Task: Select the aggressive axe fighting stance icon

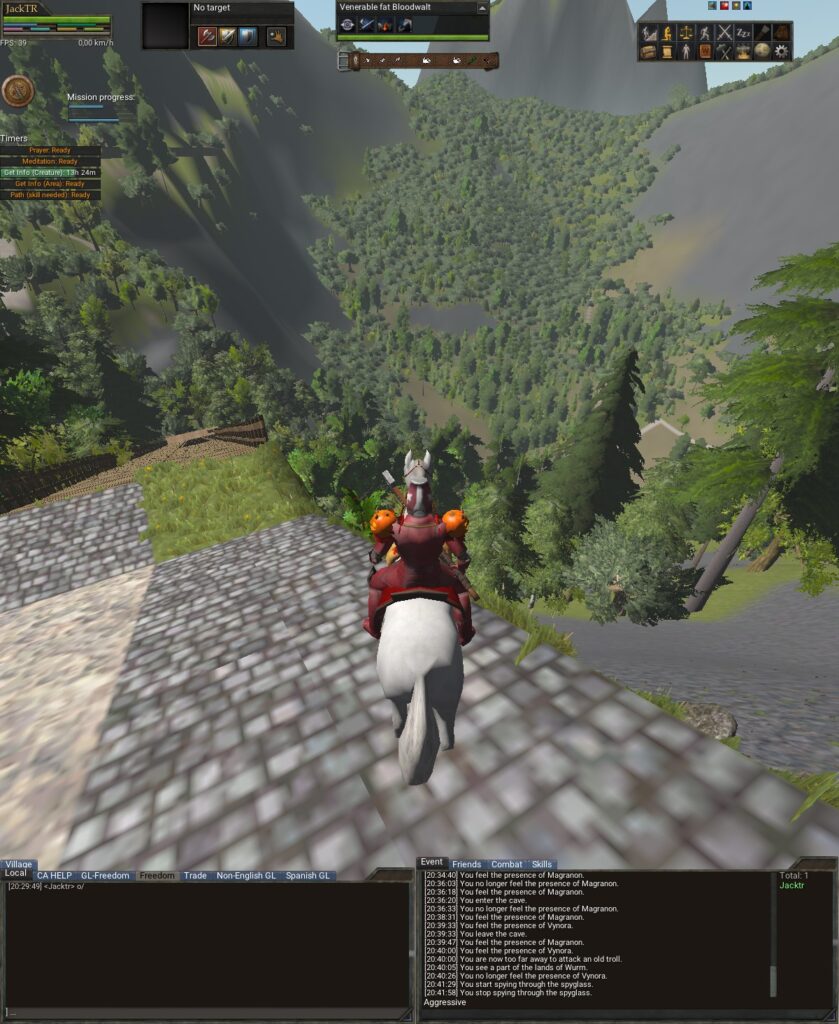Action: pos(207,37)
